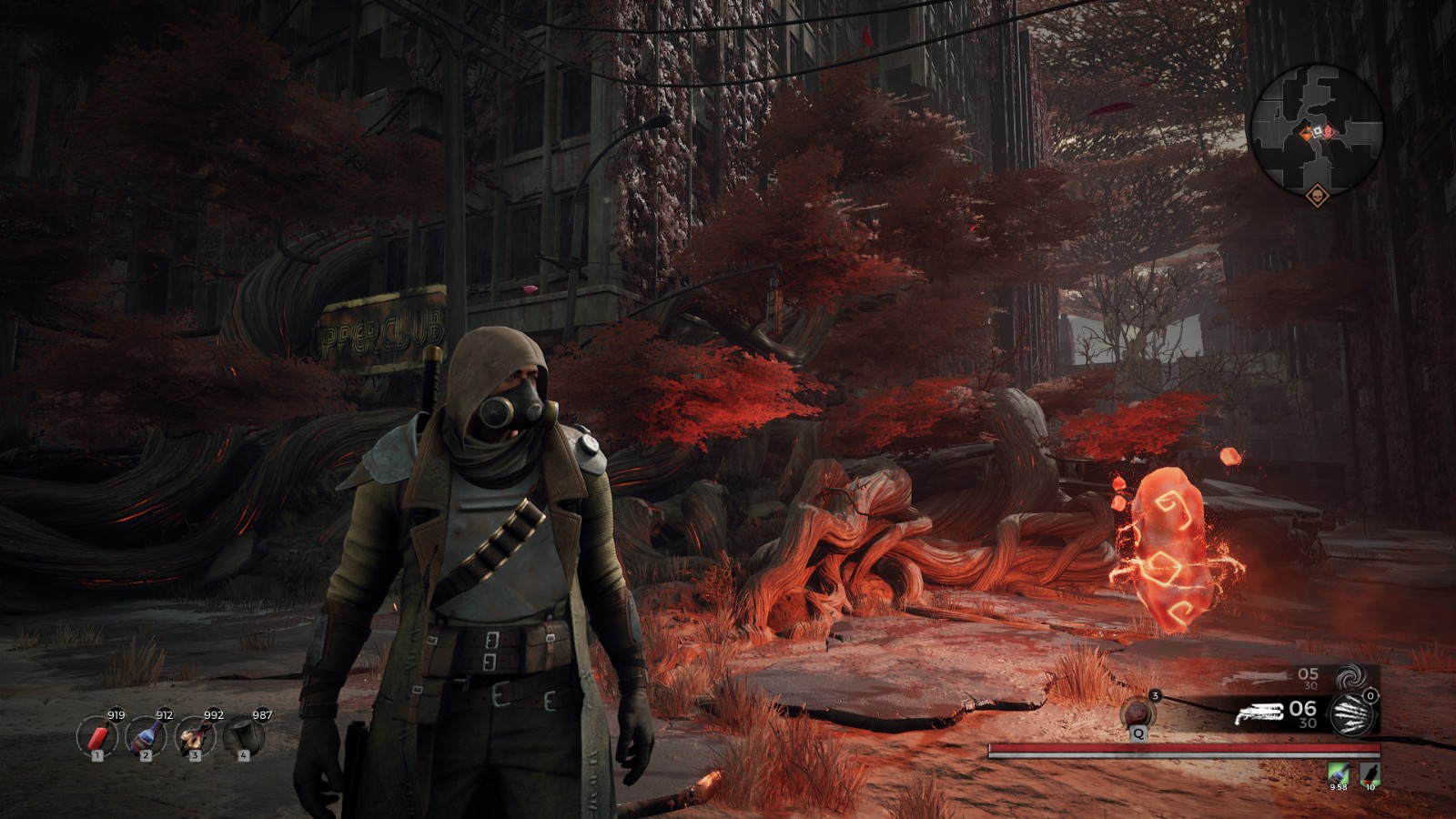Screen dimensions: 1456x819
Task: Select the red canister item in slot 1
Action: [x=96, y=735]
